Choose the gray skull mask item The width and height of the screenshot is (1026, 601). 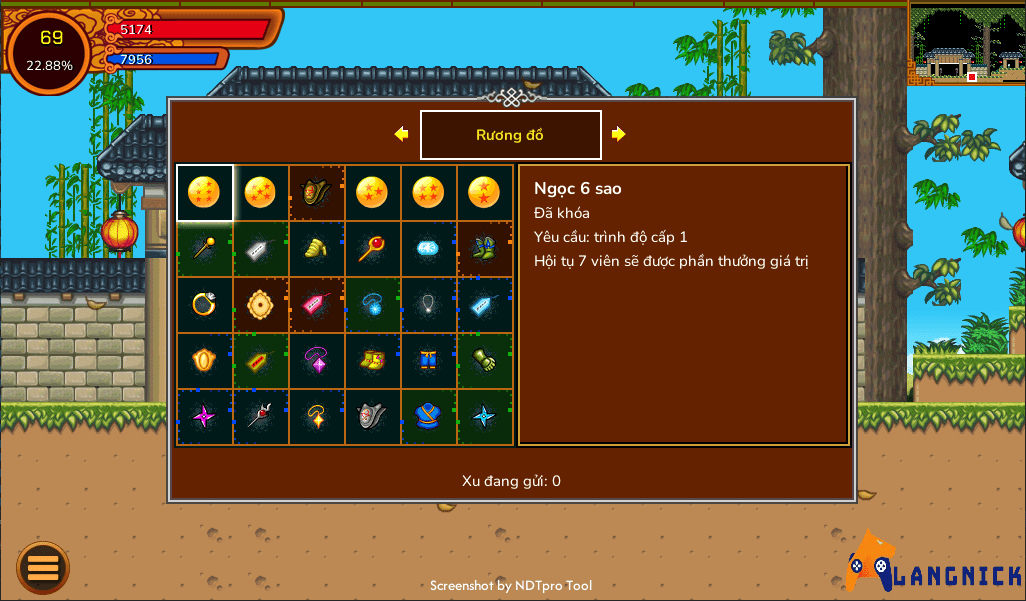[x=372, y=416]
